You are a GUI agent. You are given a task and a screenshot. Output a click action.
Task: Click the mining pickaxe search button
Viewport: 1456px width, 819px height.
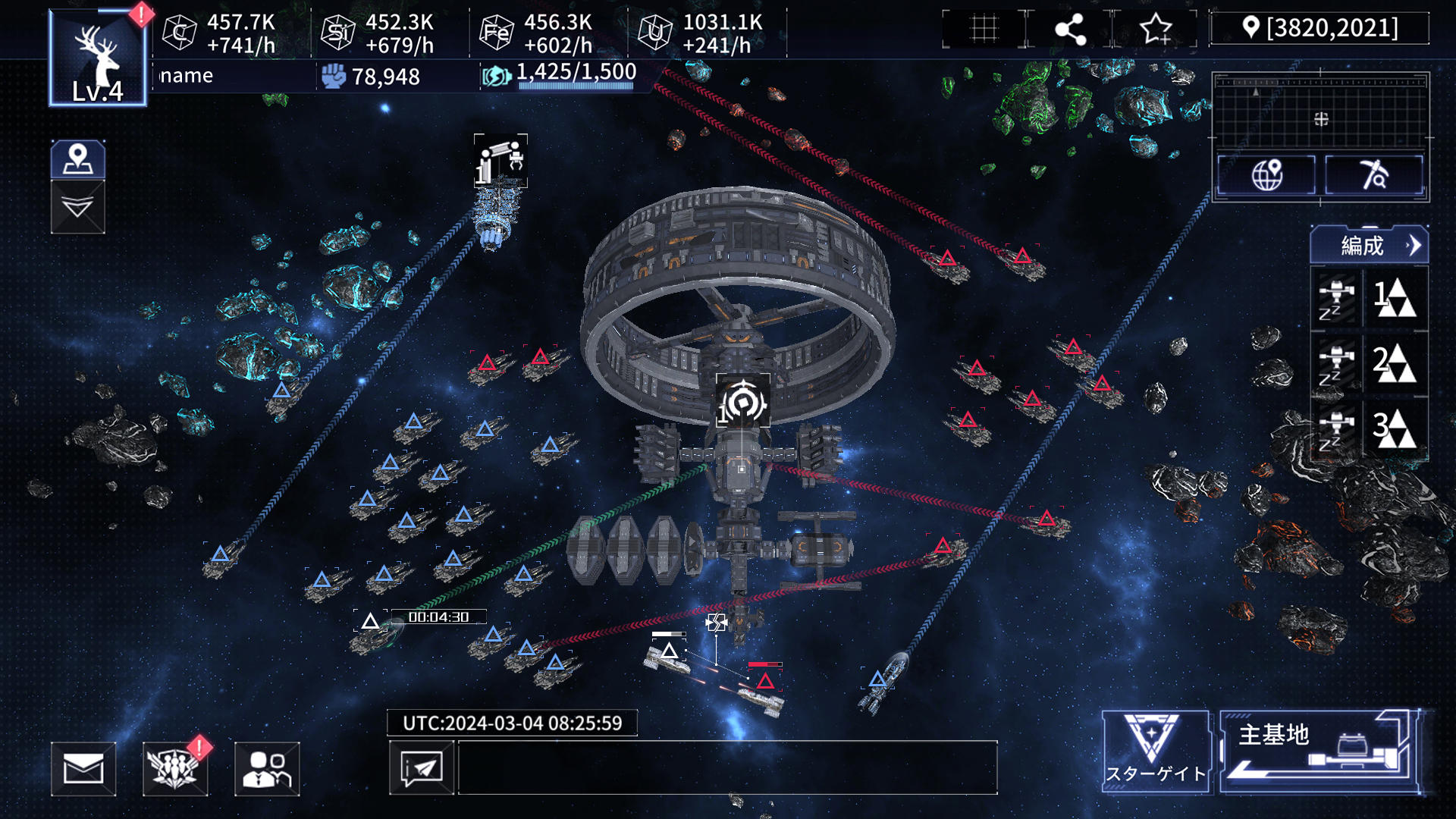pos(1374,175)
